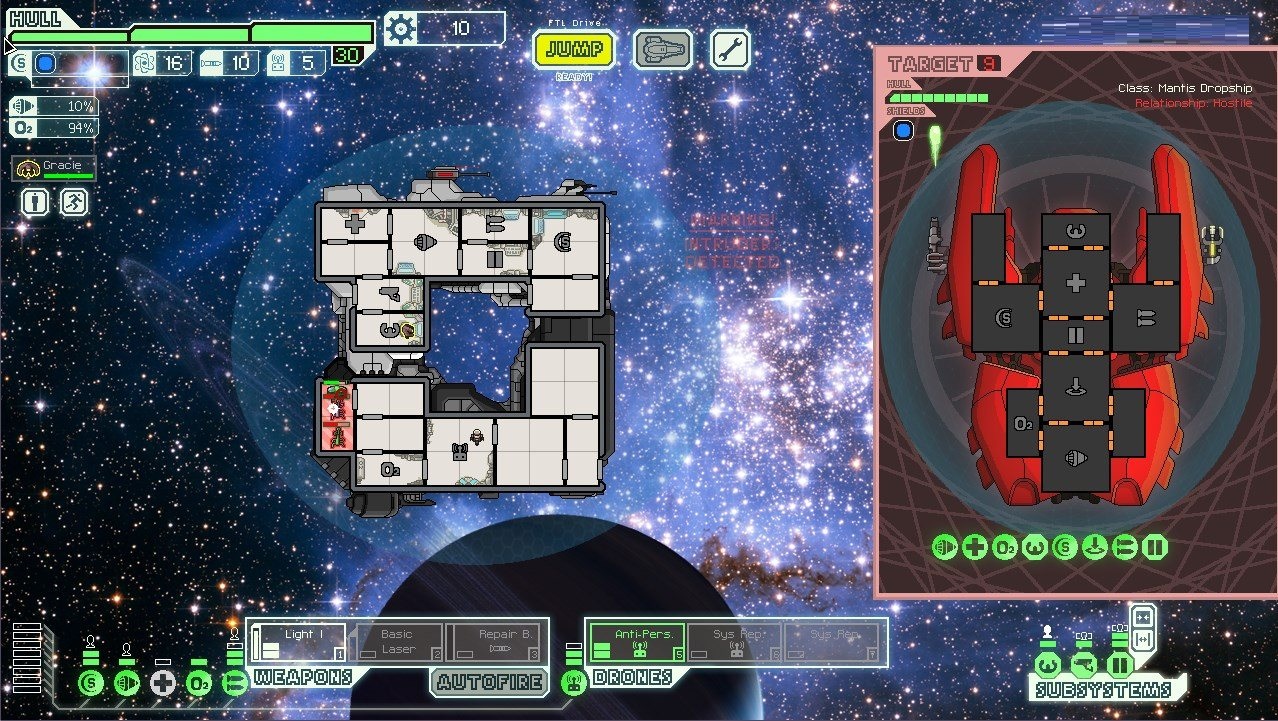The image size is (1278, 721).
Task: Click the shields system power icon
Action: pos(91,684)
